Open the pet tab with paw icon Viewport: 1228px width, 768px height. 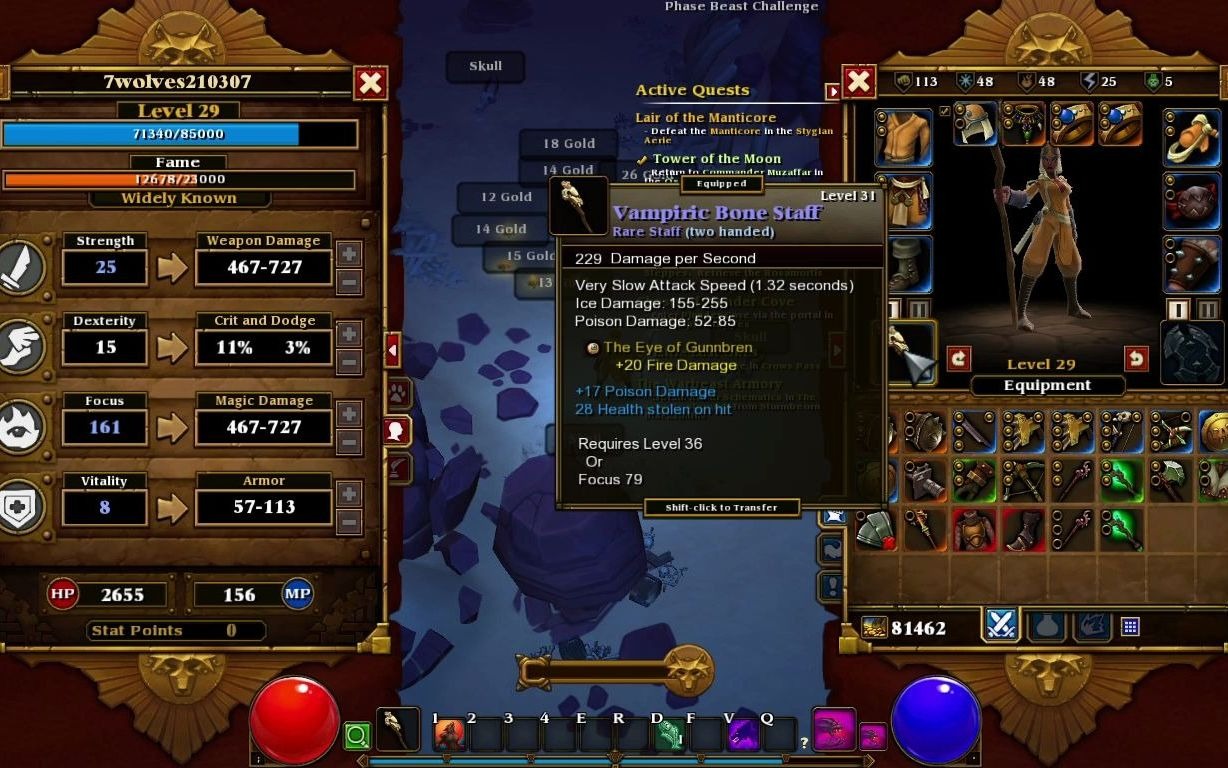pos(397,392)
